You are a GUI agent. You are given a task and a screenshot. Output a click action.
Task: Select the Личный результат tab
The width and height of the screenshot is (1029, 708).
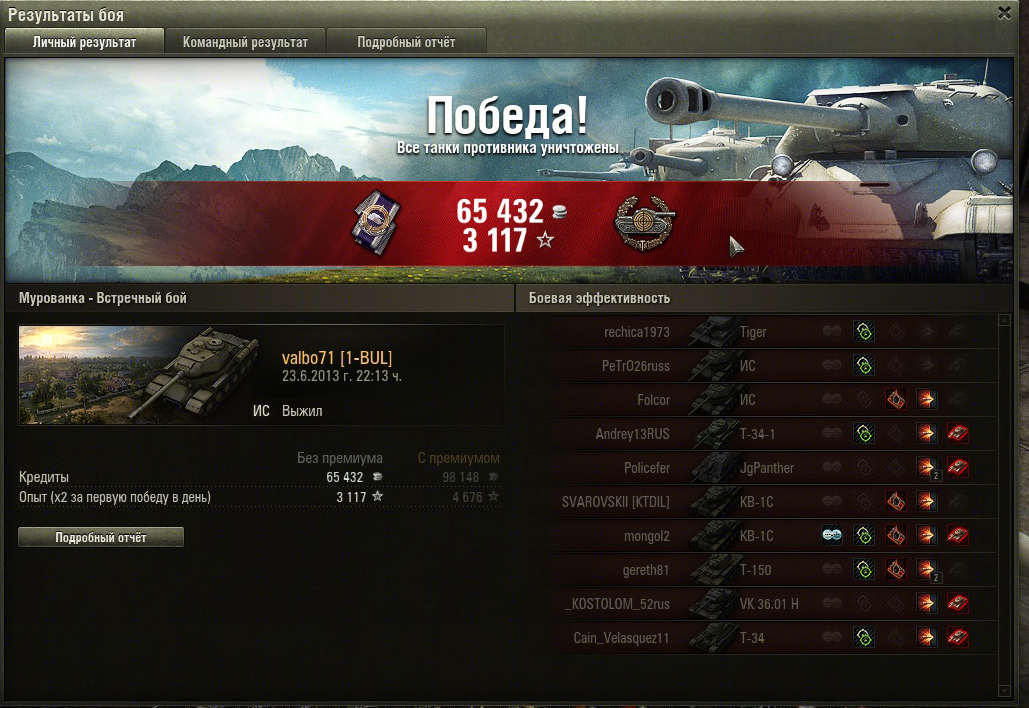(x=84, y=42)
